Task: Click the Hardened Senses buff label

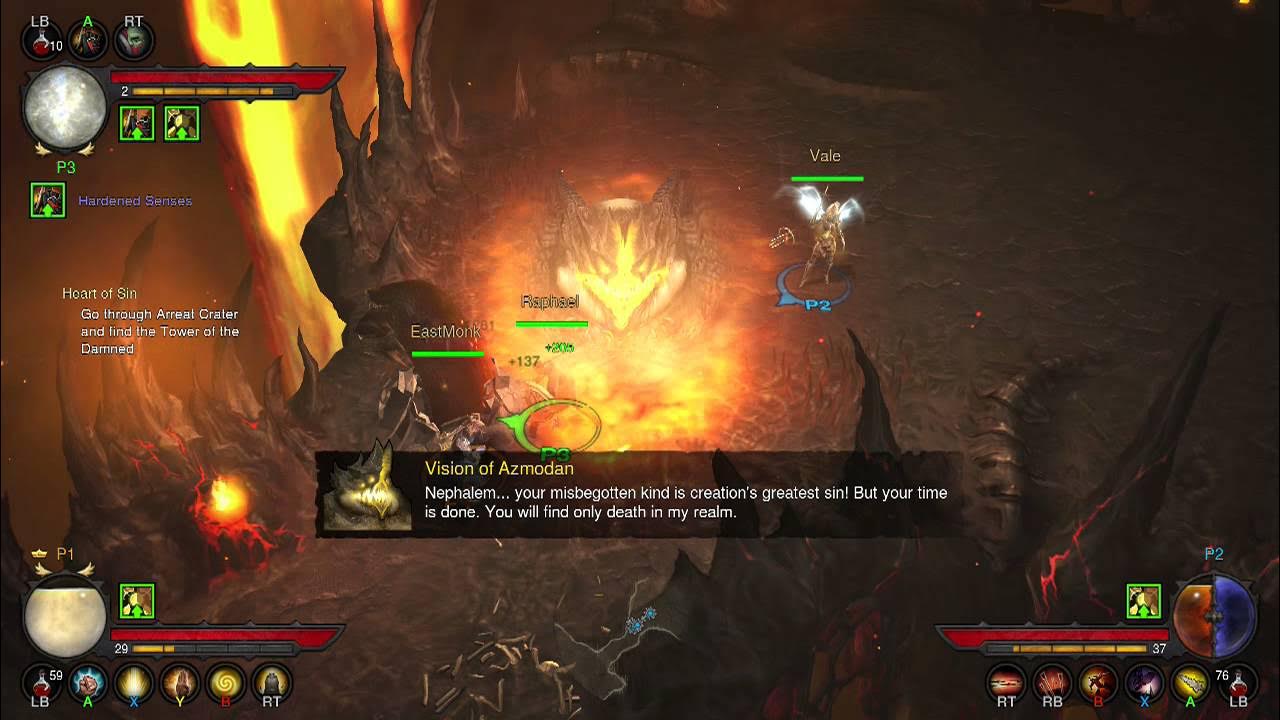Action: (x=134, y=200)
